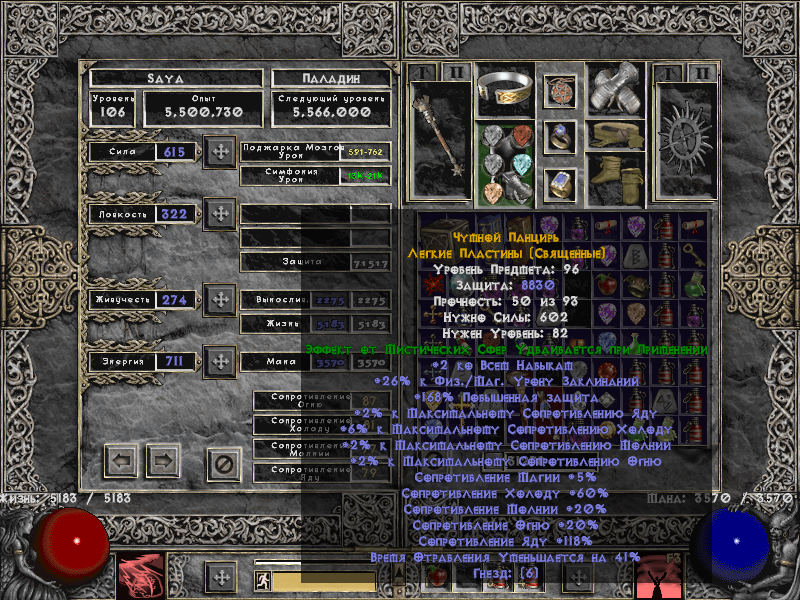Viewport: 800px width, 600px height.
Task: Go to previous character stats page
Action: (122, 461)
